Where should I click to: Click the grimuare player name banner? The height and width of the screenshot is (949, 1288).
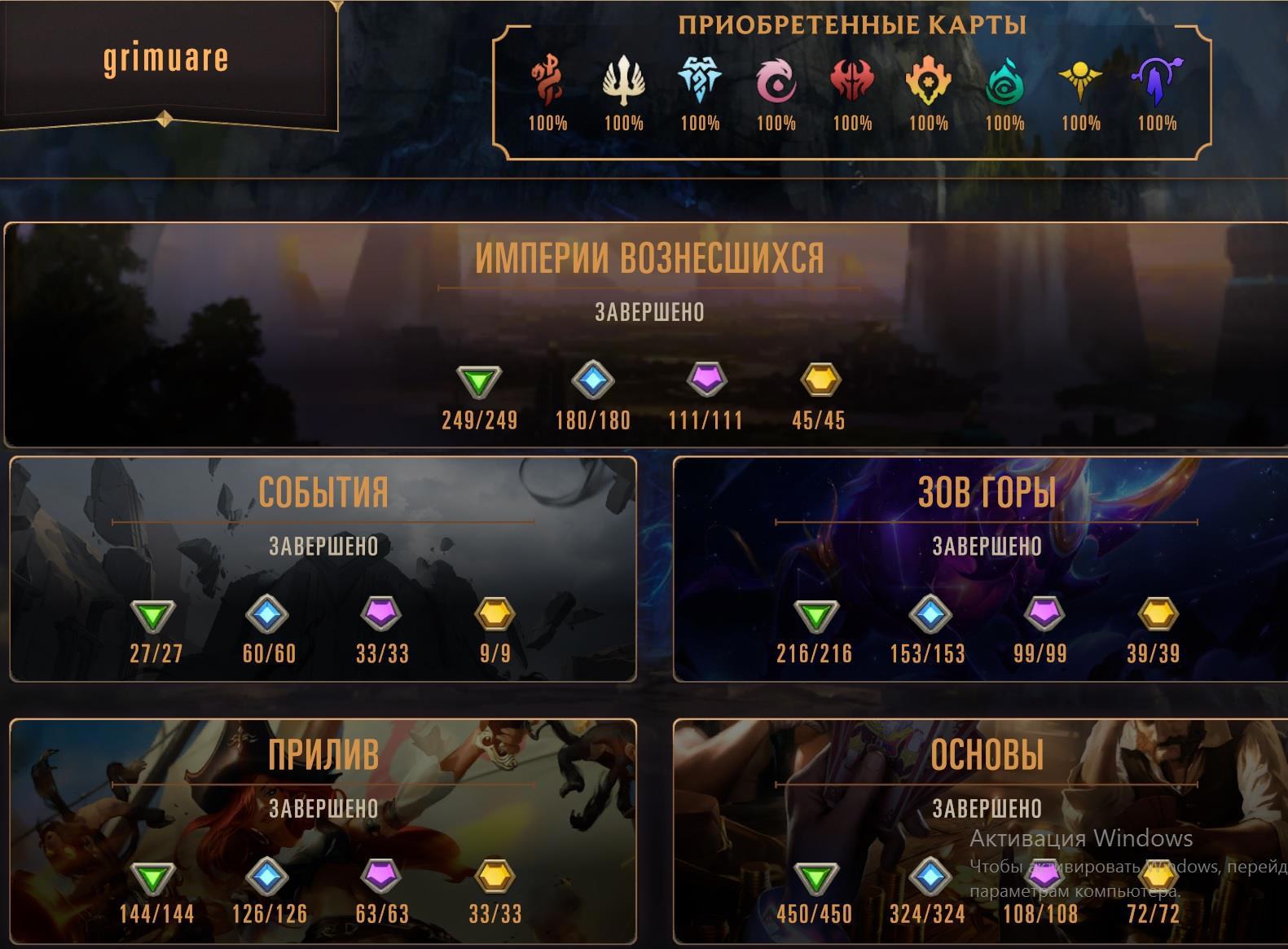pyautogui.click(x=165, y=59)
